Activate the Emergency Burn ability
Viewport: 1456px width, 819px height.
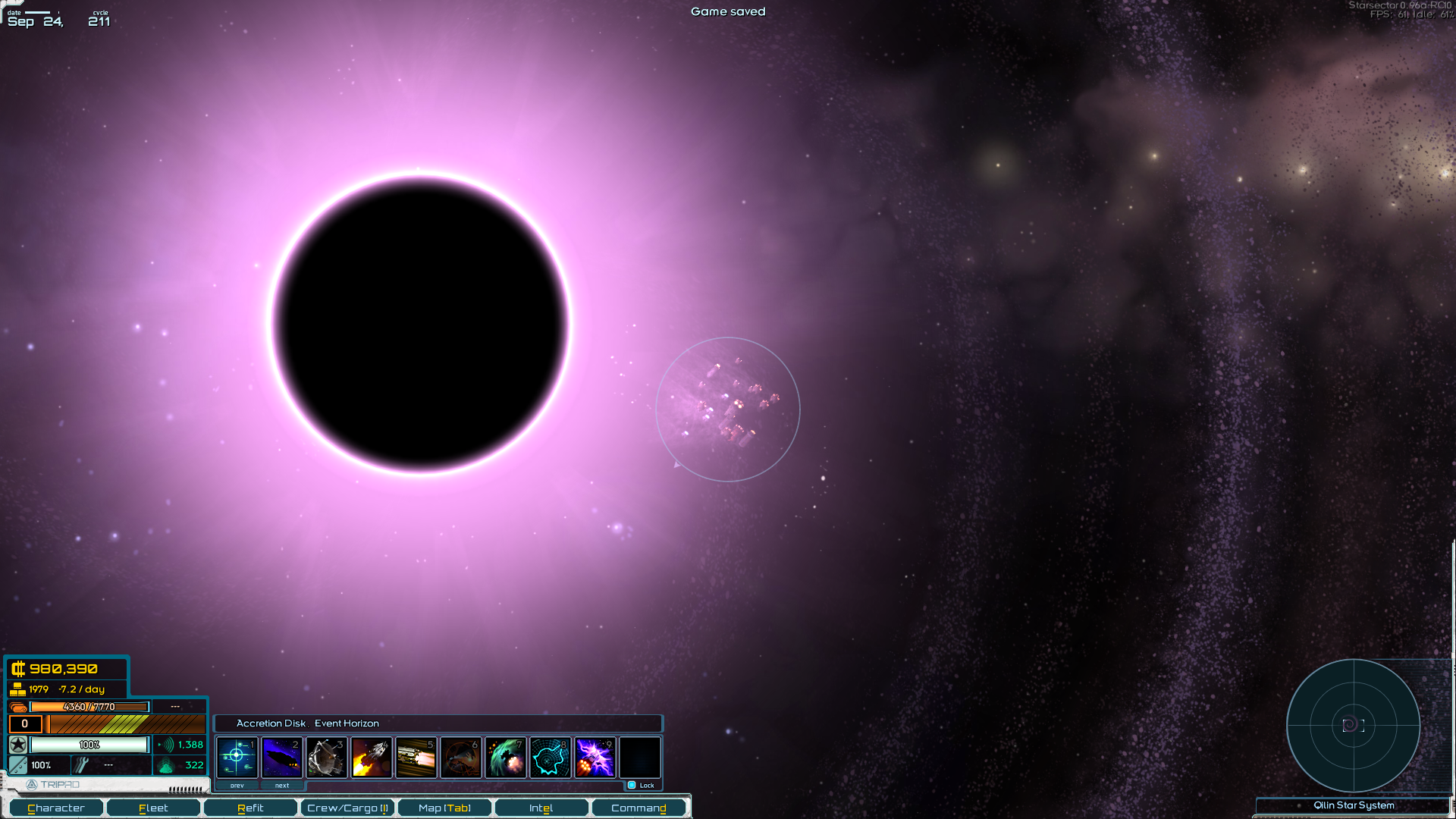372,757
